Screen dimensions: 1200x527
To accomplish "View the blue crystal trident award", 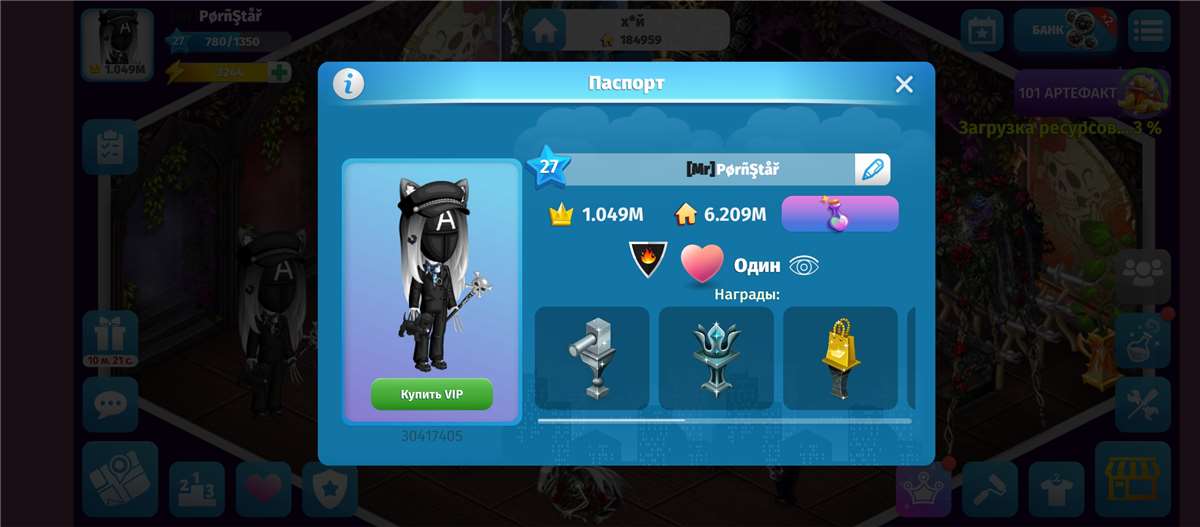I will pos(716,358).
